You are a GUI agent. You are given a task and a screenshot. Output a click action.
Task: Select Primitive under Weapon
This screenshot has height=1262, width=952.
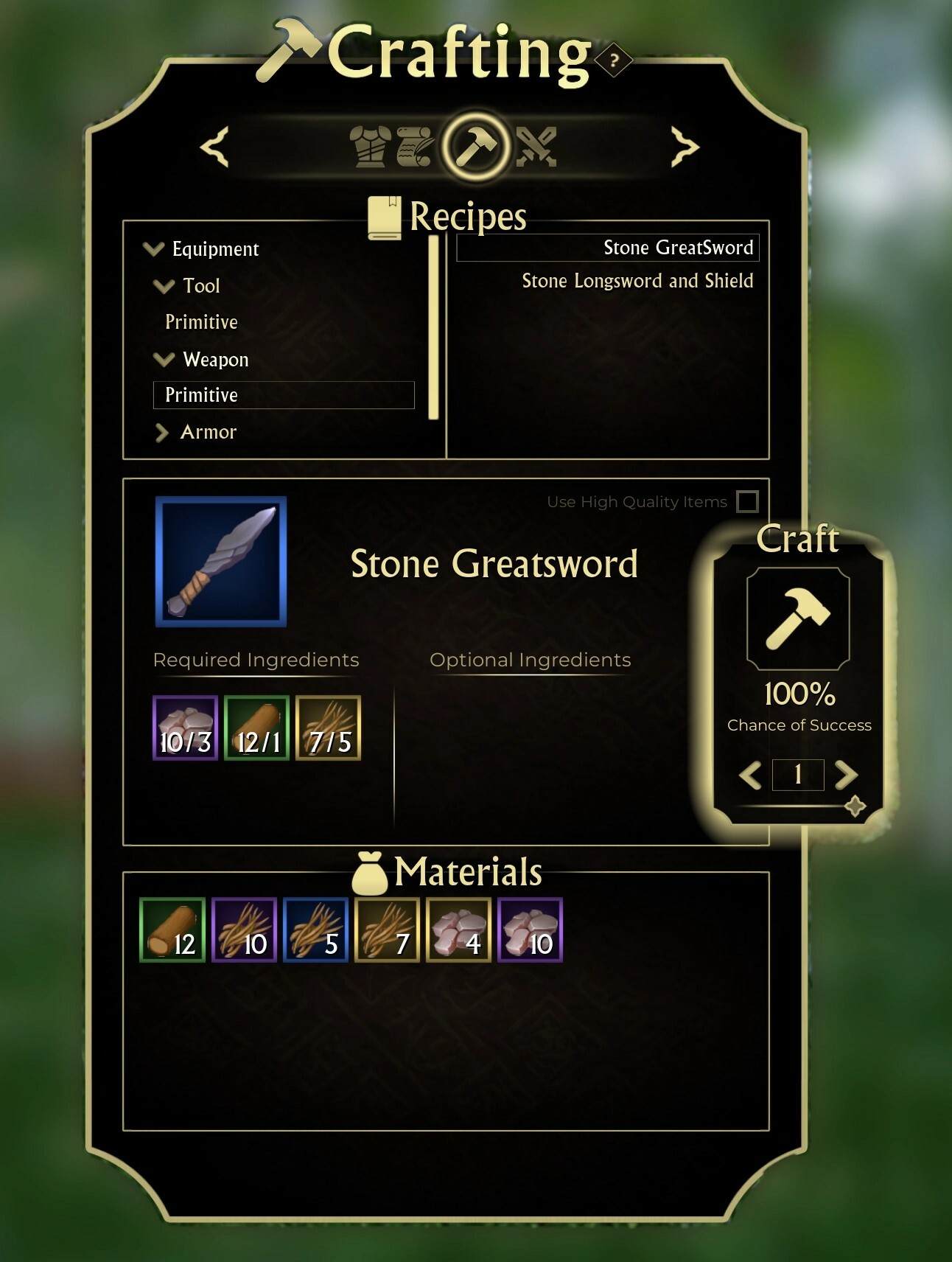coord(200,395)
